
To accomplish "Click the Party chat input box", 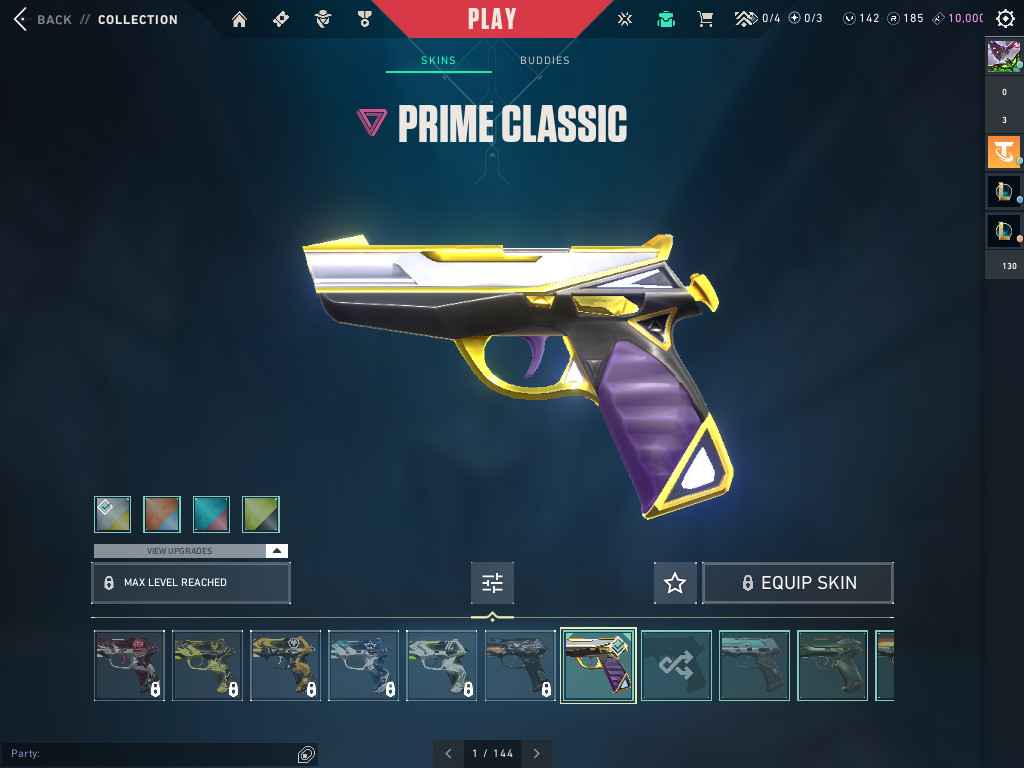I will [150, 754].
